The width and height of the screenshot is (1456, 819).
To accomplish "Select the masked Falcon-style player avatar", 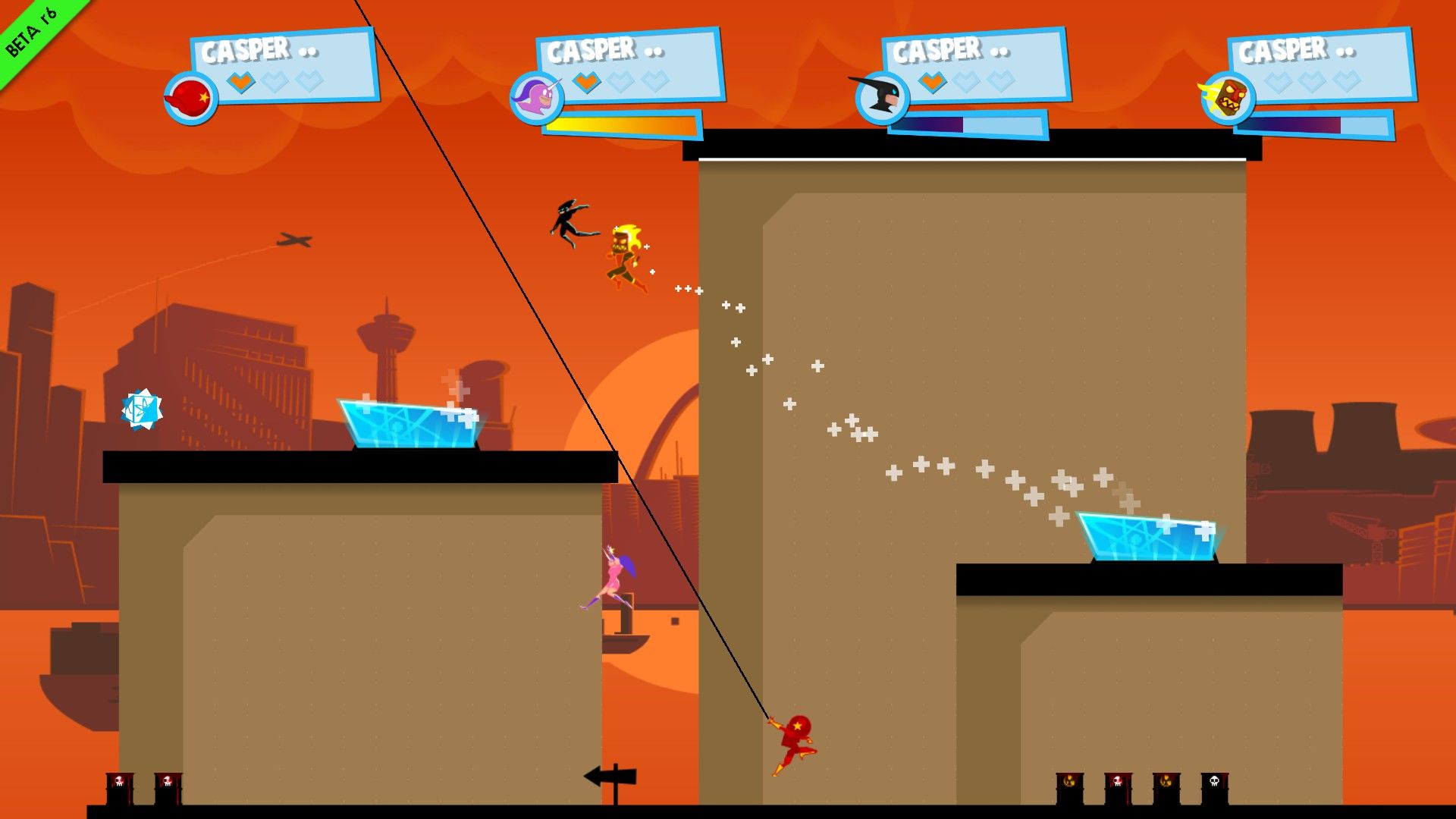I will 882,99.
